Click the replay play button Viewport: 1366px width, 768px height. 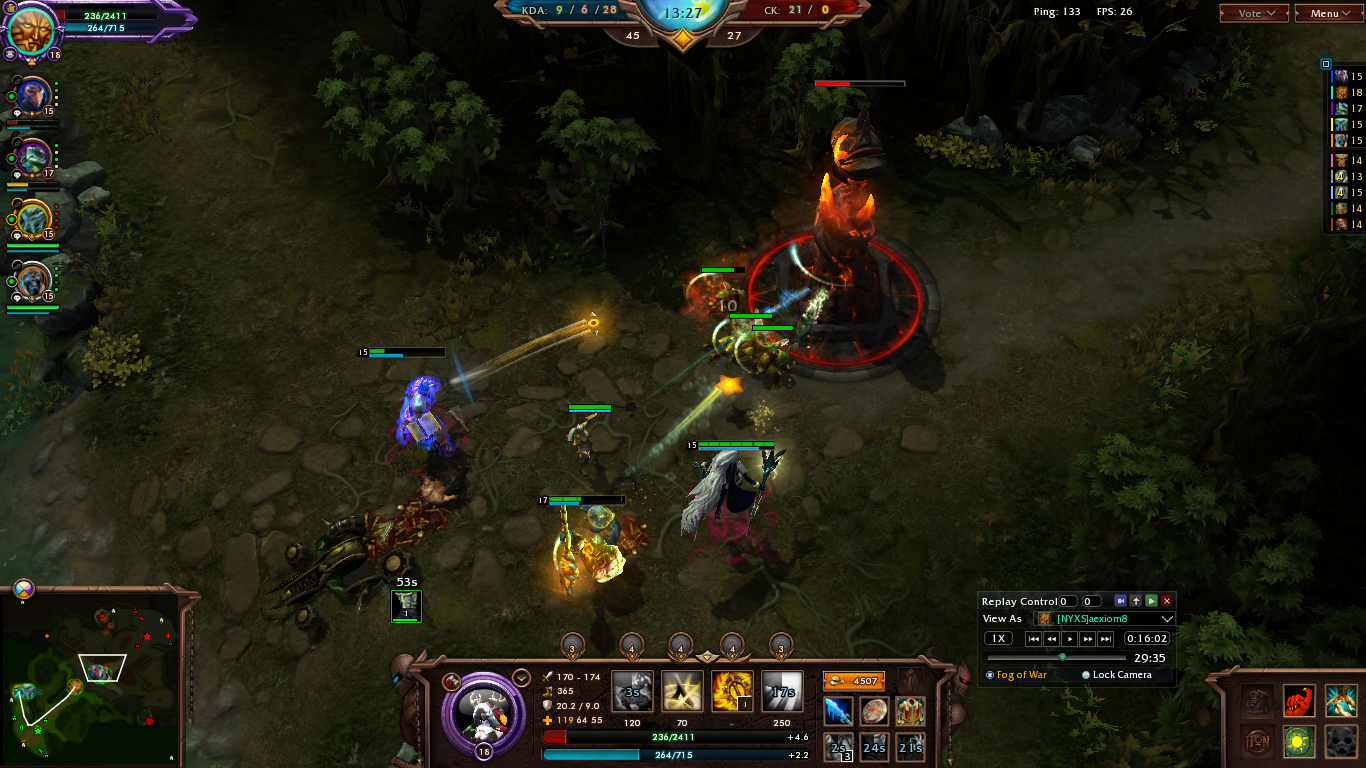click(x=1069, y=638)
